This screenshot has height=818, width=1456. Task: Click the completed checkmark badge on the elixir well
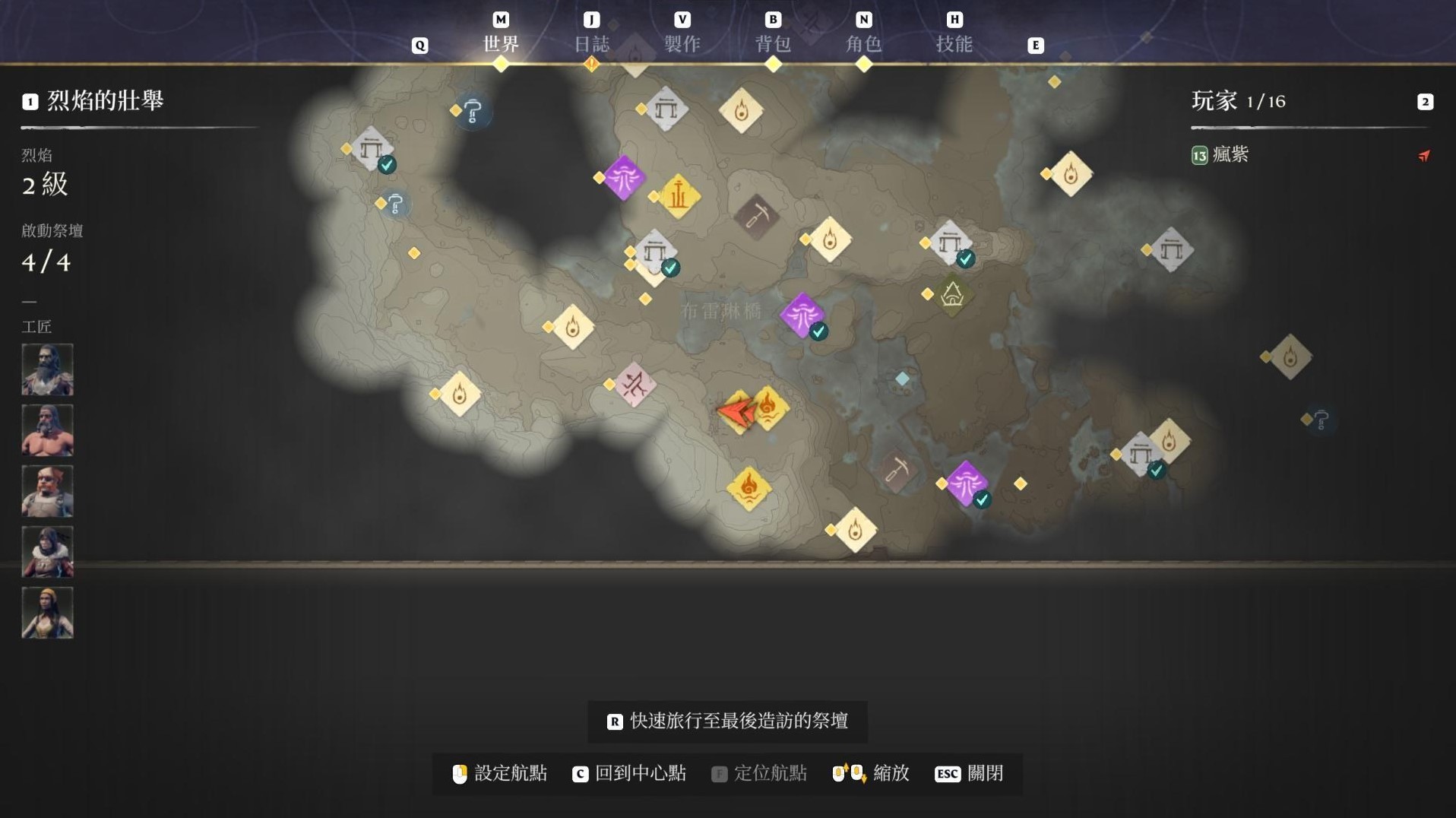pos(818,331)
